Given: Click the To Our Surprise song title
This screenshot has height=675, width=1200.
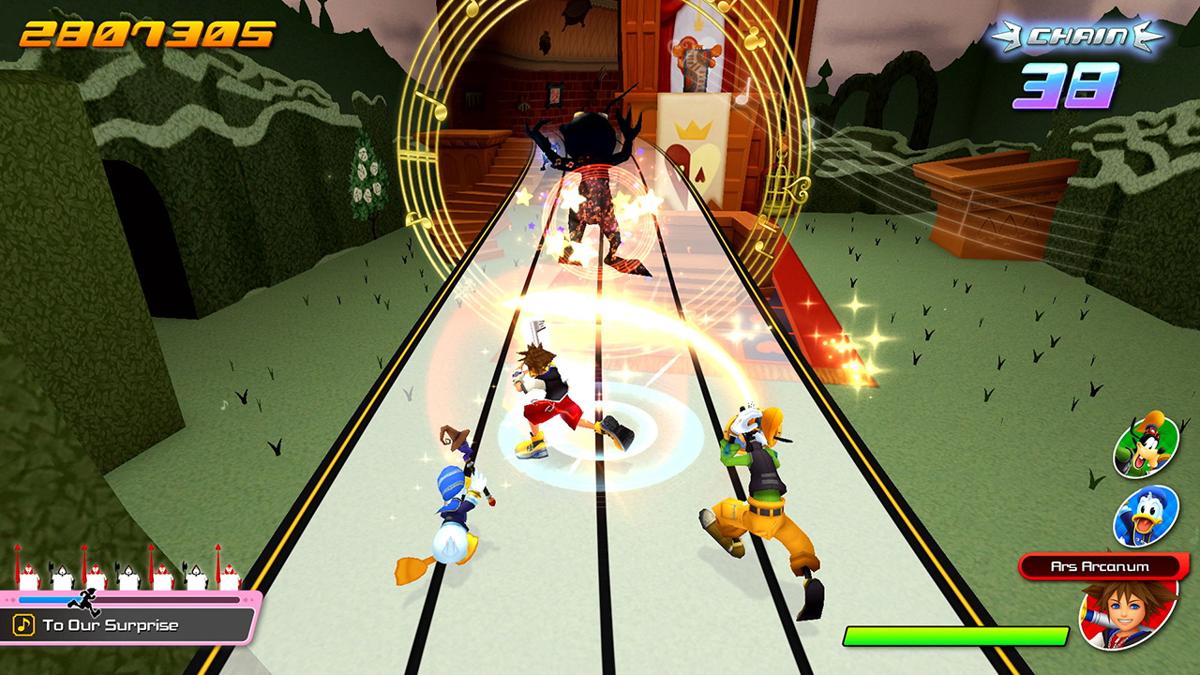Looking at the screenshot, I should [110, 626].
